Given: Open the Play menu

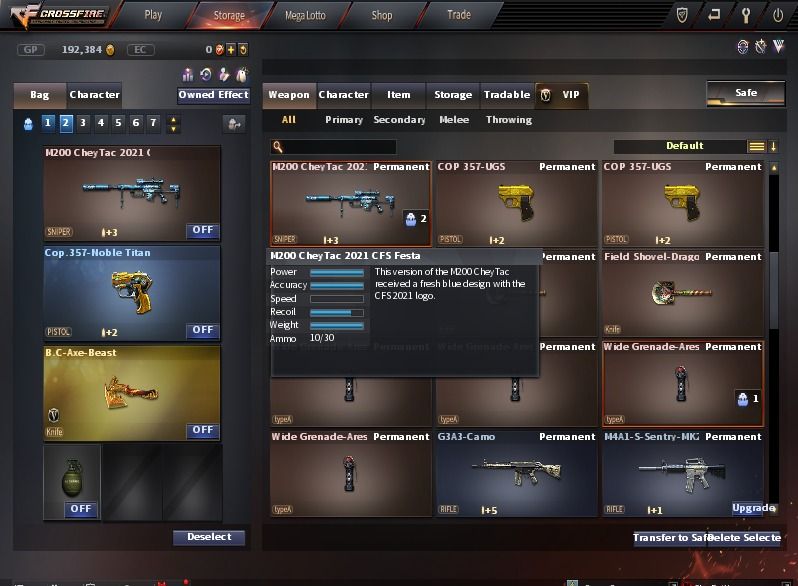Looking at the screenshot, I should (x=153, y=15).
